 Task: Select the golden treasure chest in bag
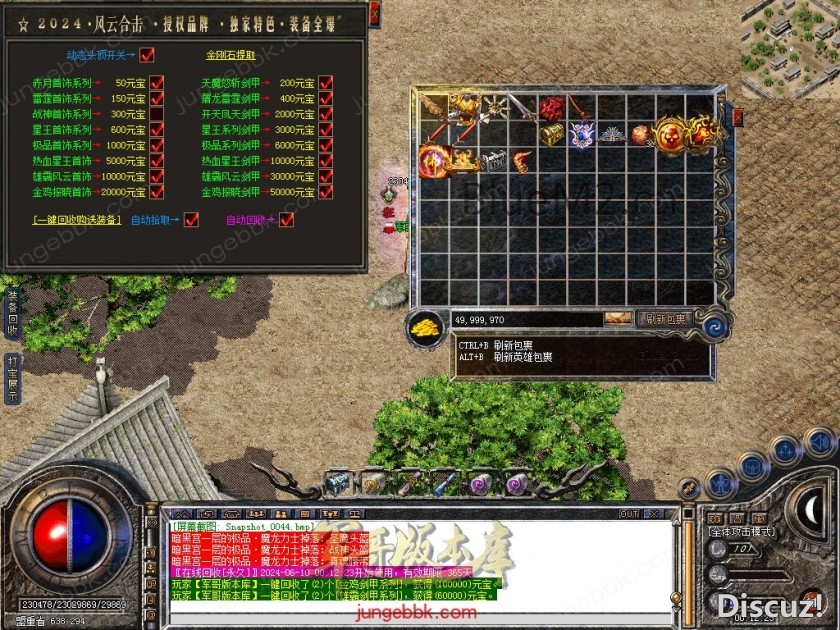(551, 134)
